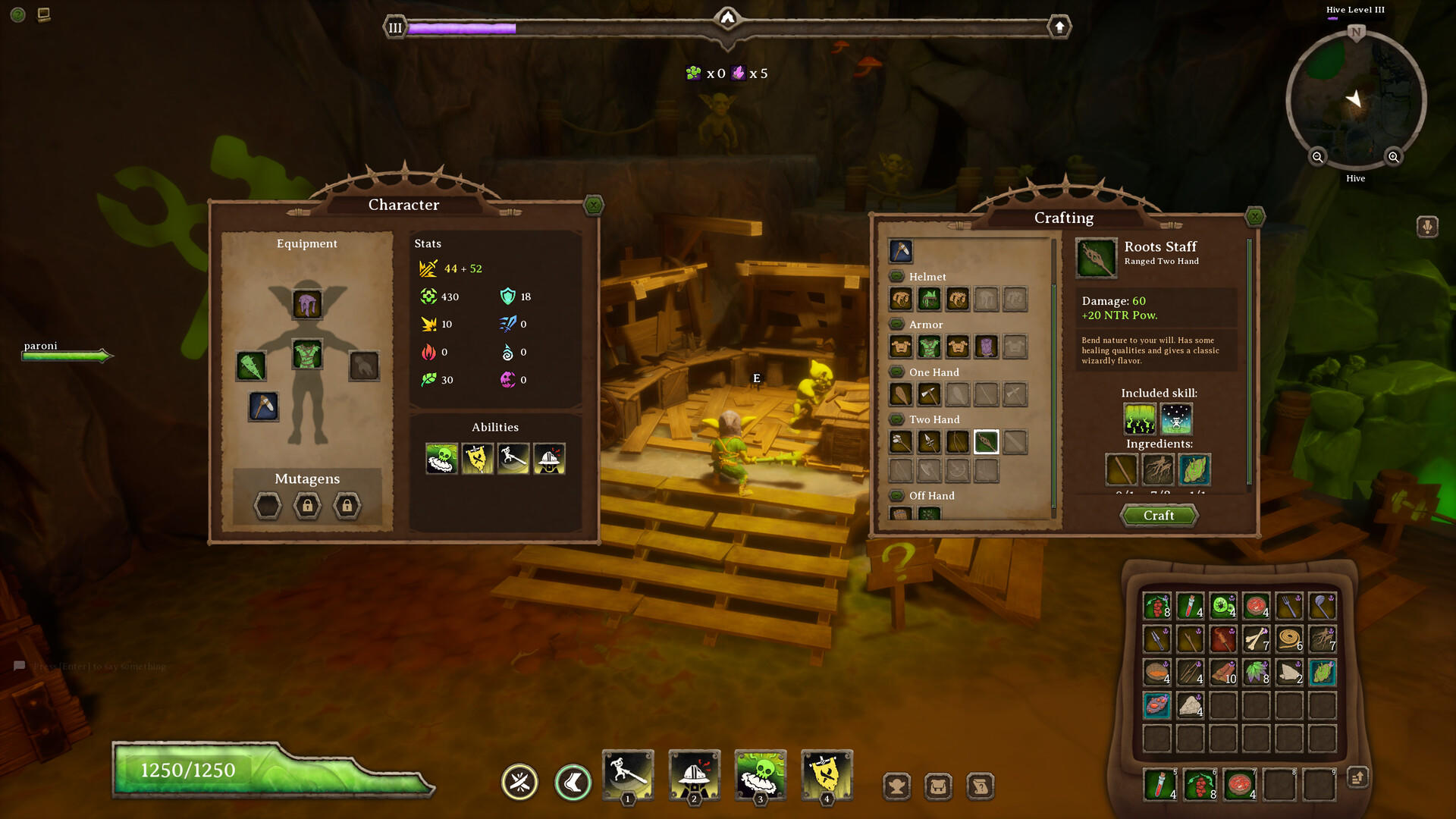Click the help question mark icon

(18, 14)
